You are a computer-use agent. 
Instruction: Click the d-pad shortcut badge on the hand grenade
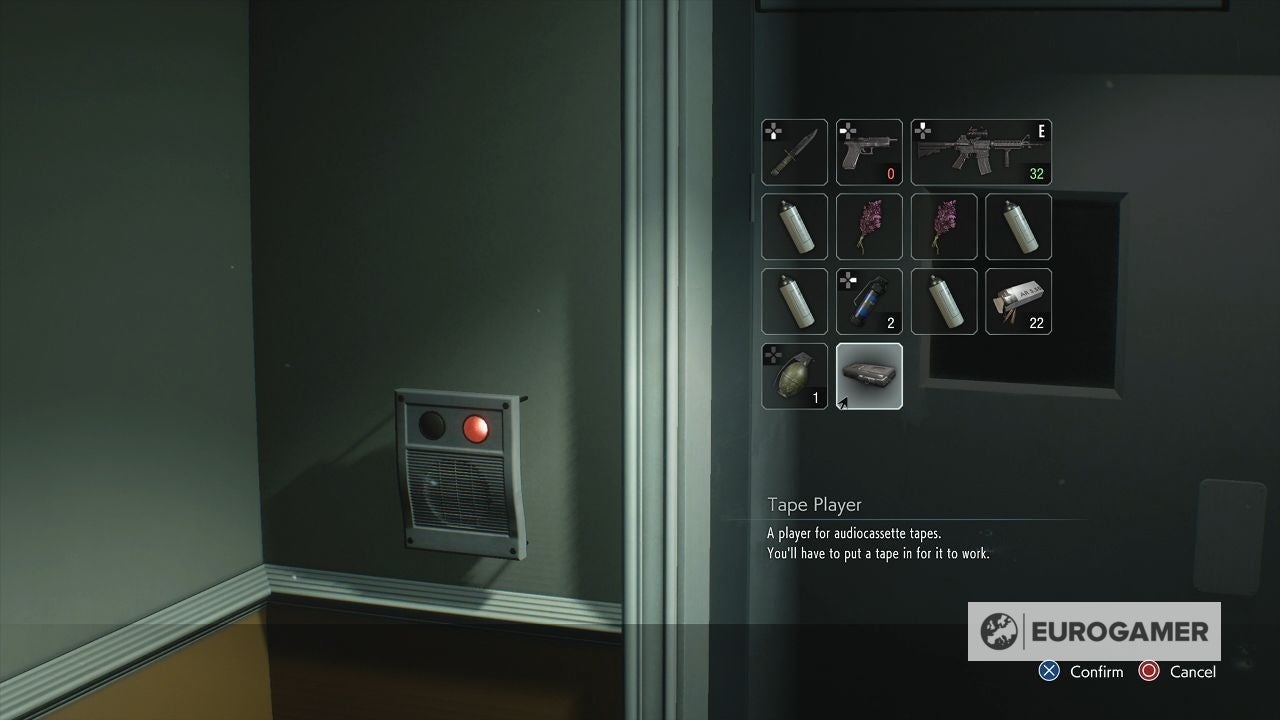click(771, 353)
